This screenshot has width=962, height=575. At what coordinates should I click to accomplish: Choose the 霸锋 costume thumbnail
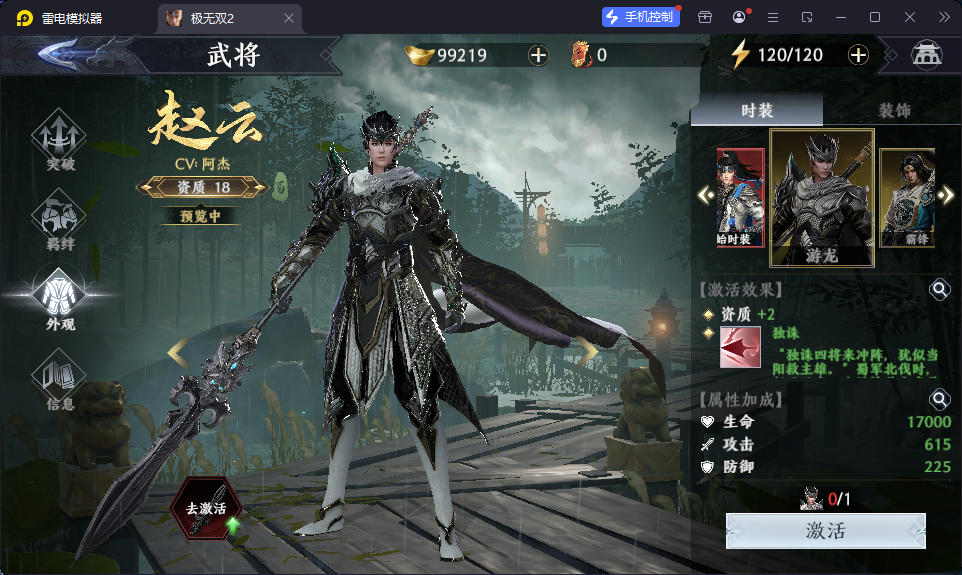click(x=906, y=197)
